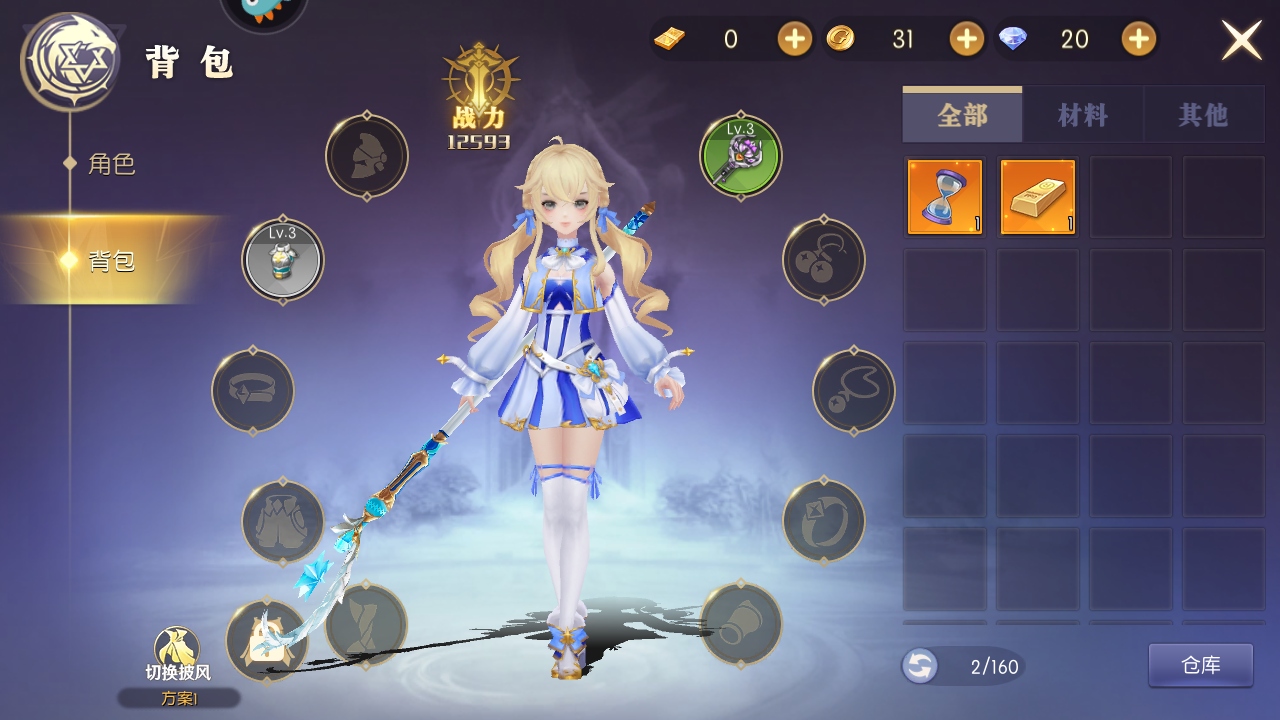Select the 背包 side menu entry

111,261
